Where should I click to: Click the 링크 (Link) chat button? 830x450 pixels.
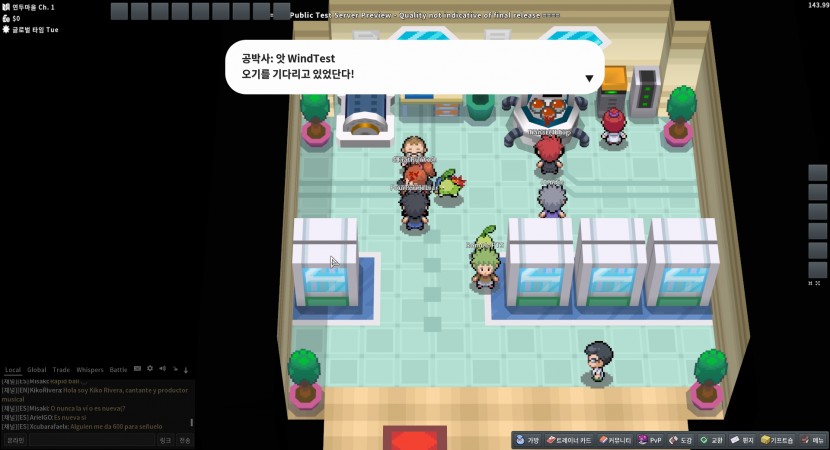(166, 440)
